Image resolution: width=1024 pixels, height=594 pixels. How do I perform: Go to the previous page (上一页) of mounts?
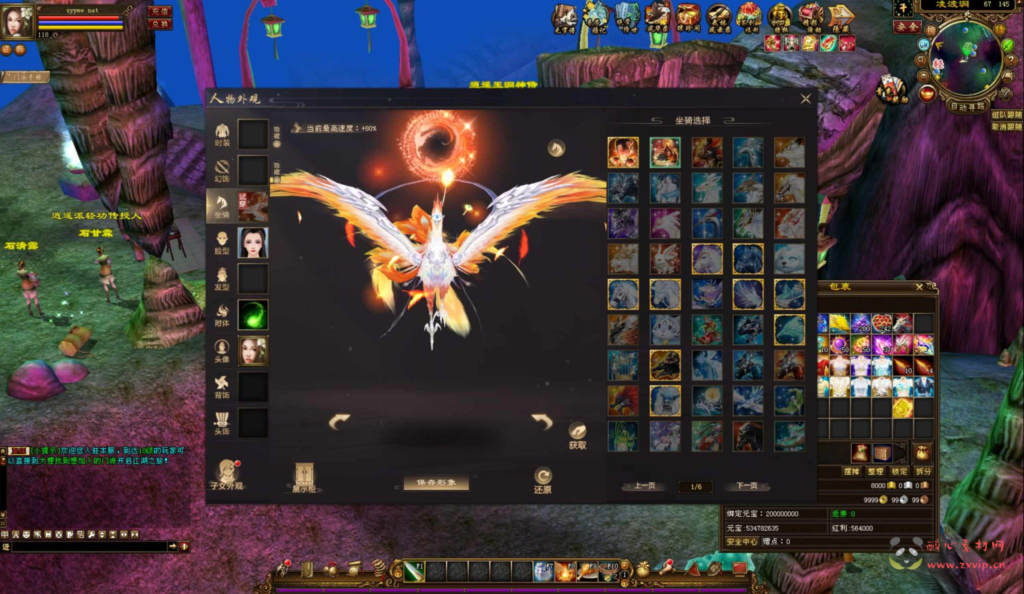coord(645,486)
